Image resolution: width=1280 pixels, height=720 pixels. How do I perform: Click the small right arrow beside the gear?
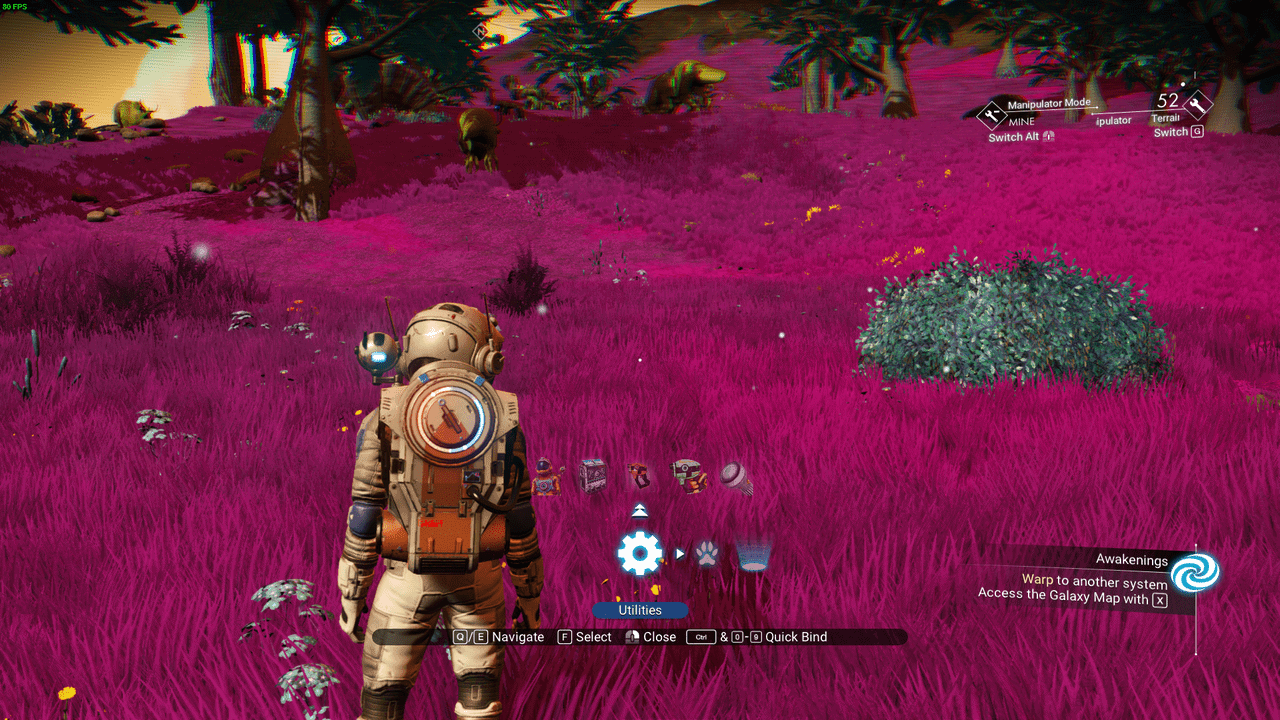pos(680,553)
